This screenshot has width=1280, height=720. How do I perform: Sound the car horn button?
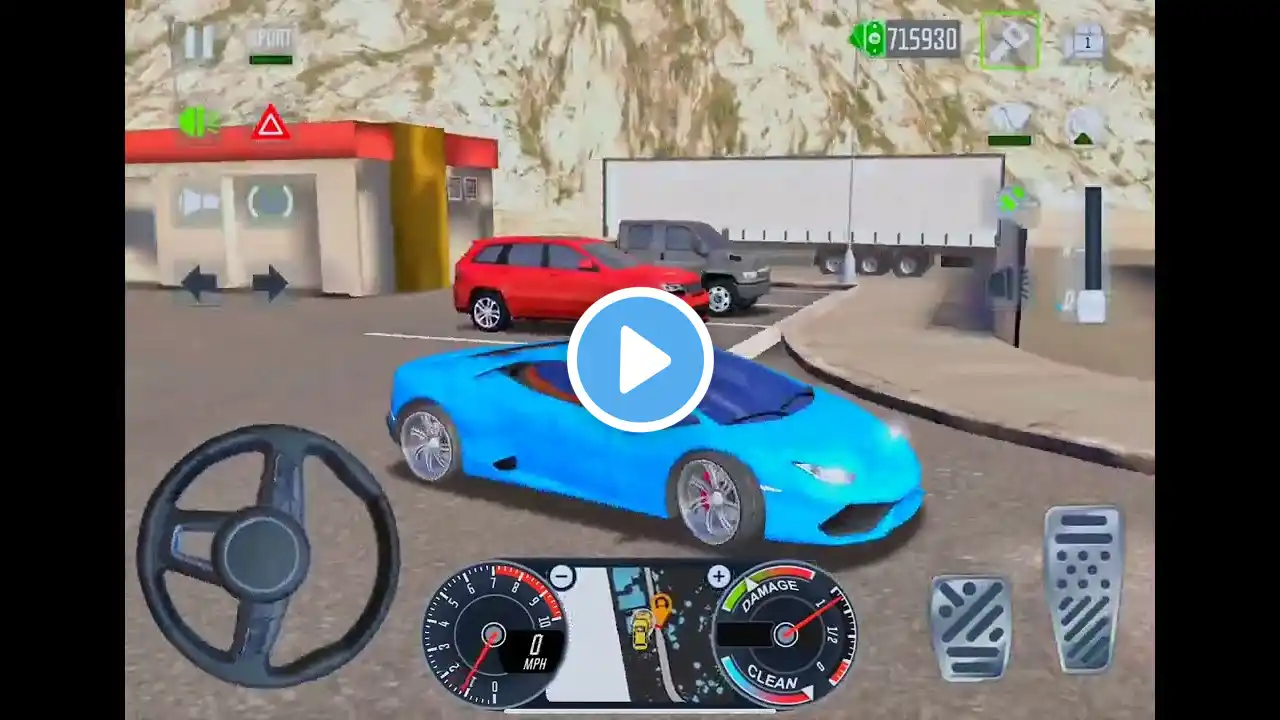(x=199, y=203)
